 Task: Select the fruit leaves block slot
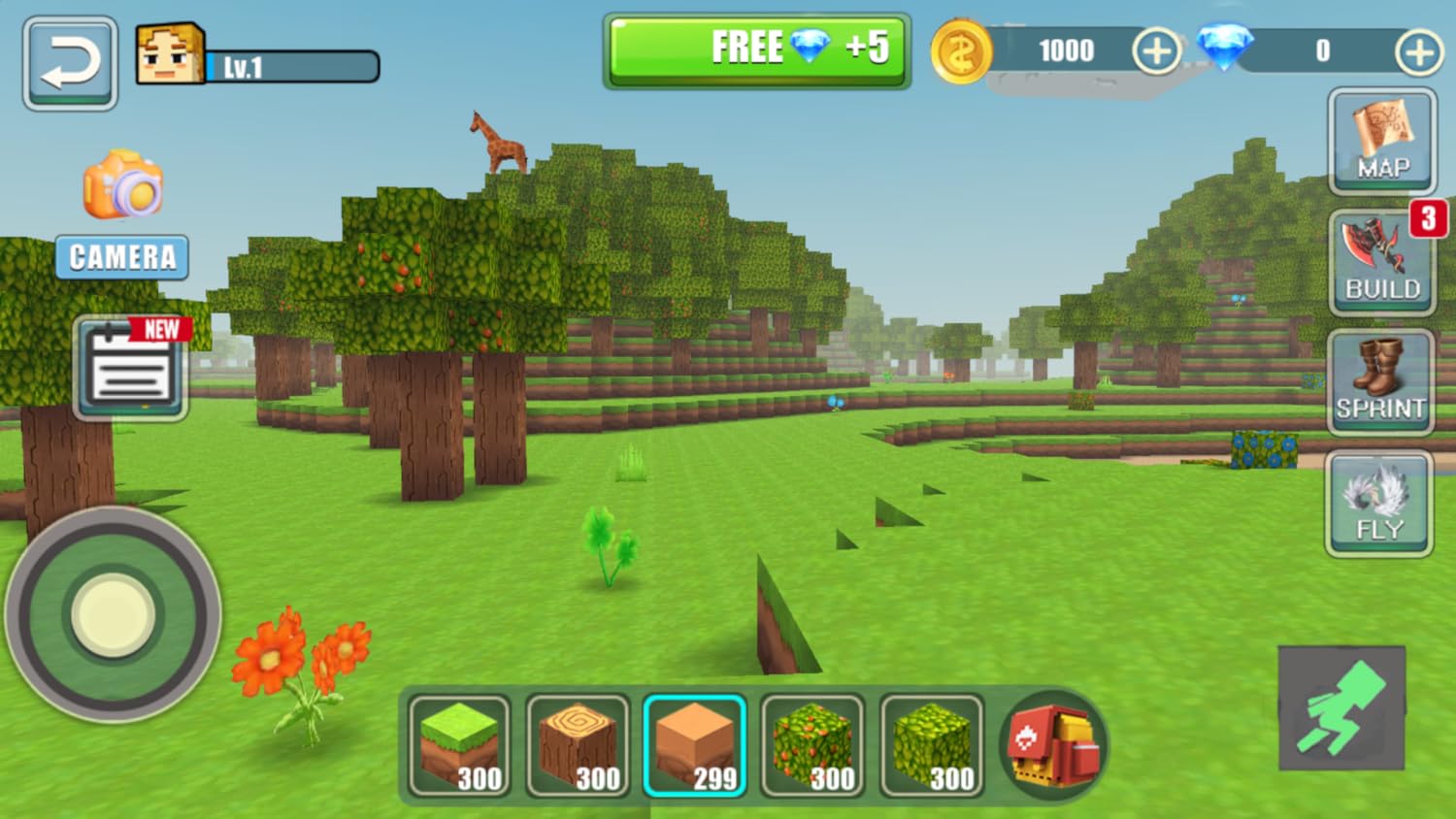812,745
